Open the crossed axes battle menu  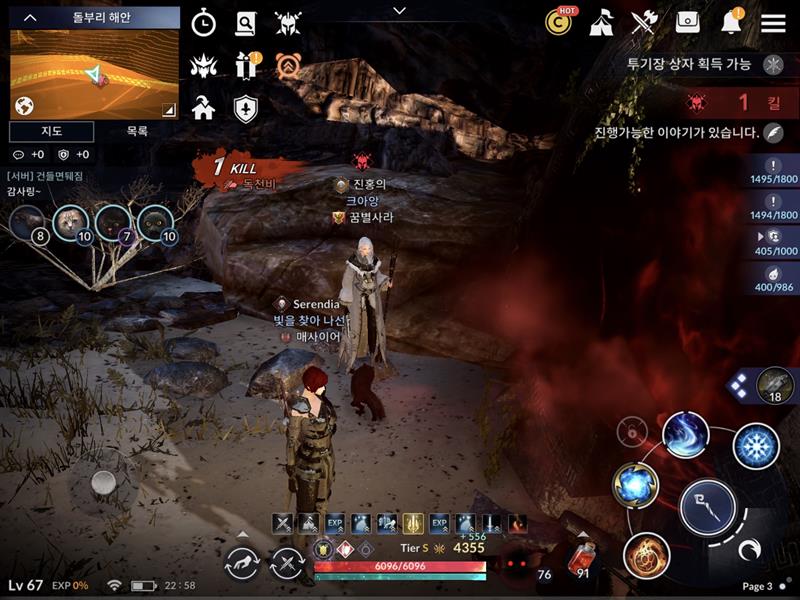[x=644, y=22]
